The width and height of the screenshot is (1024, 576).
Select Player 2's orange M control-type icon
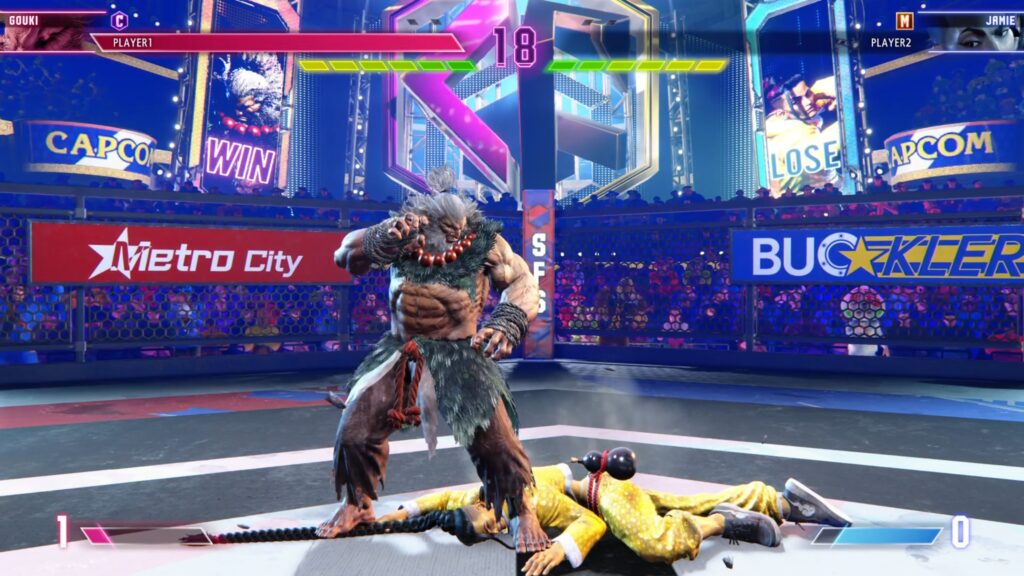click(904, 21)
